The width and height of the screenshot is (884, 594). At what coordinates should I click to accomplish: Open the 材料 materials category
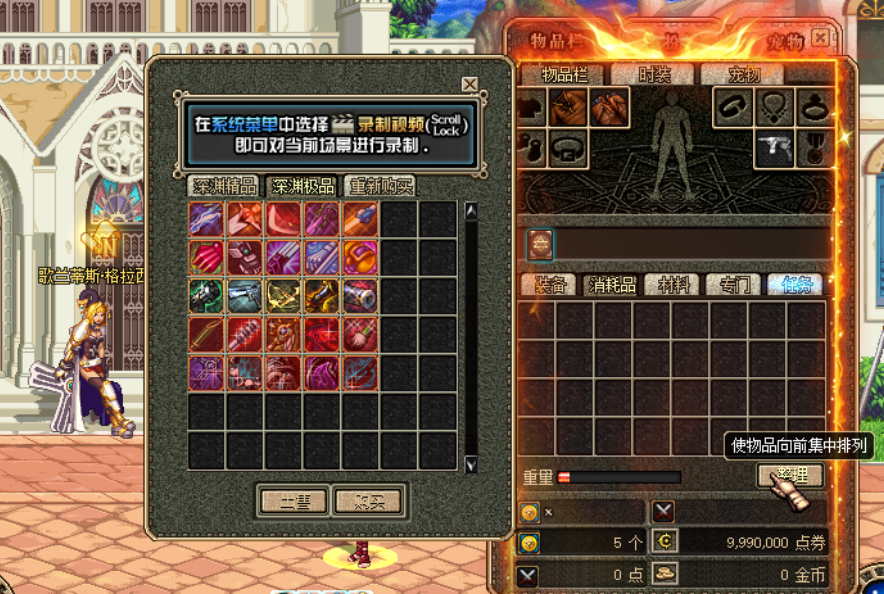click(673, 285)
